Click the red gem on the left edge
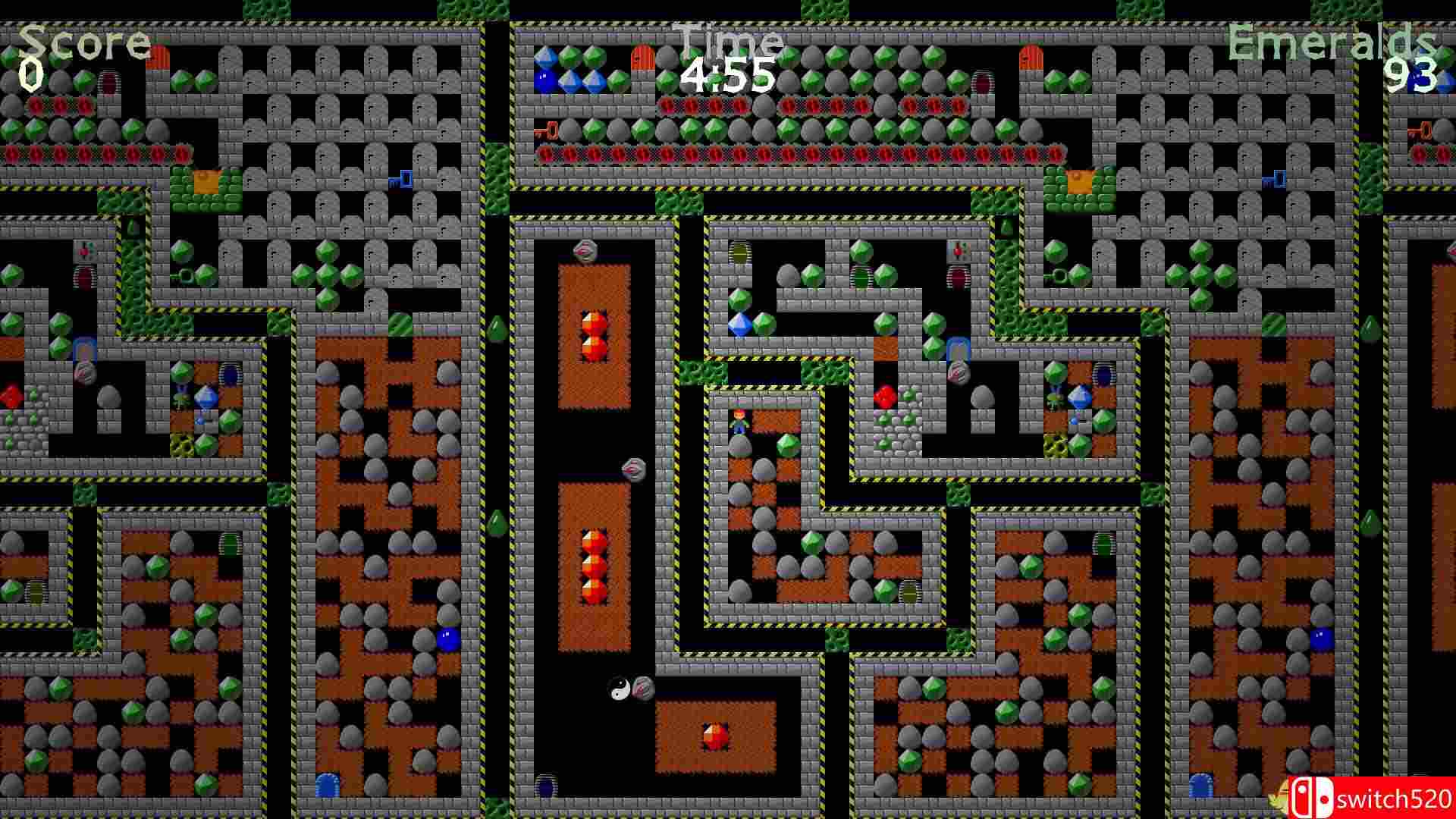The height and width of the screenshot is (819, 1456). click(10, 396)
